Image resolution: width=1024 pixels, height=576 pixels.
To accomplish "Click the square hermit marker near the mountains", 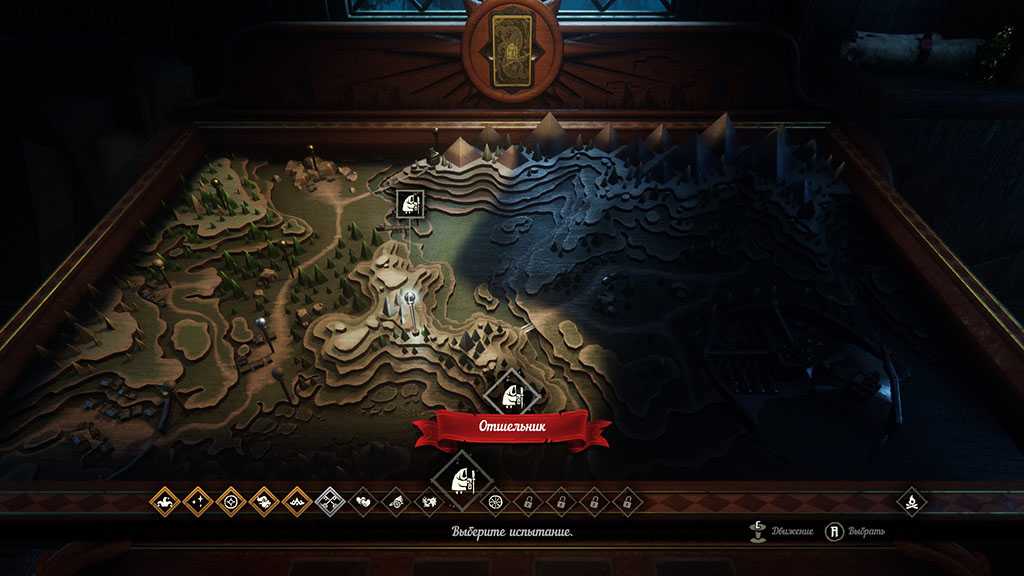I will pos(410,205).
